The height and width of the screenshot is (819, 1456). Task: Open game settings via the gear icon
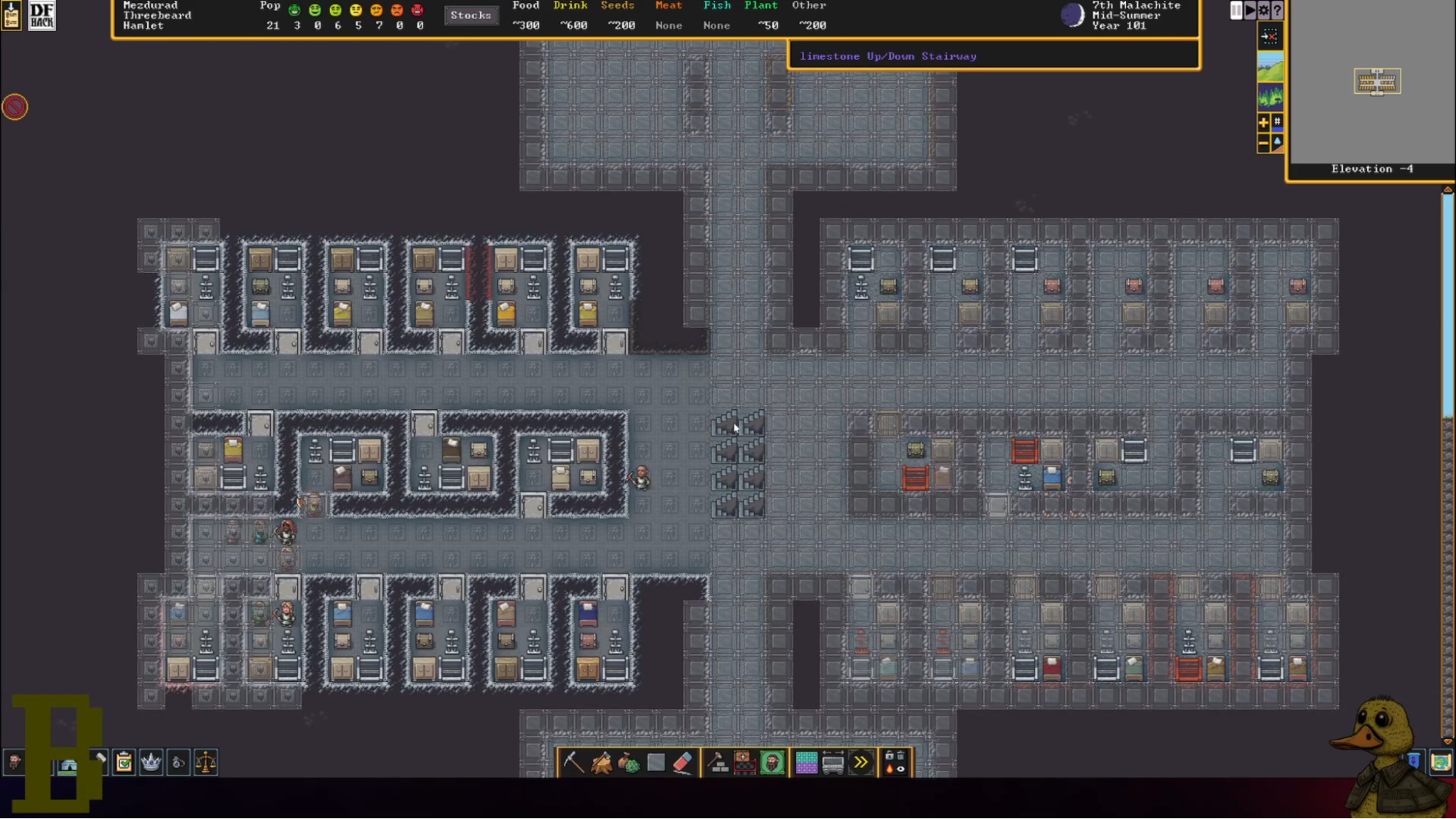coord(1264,10)
